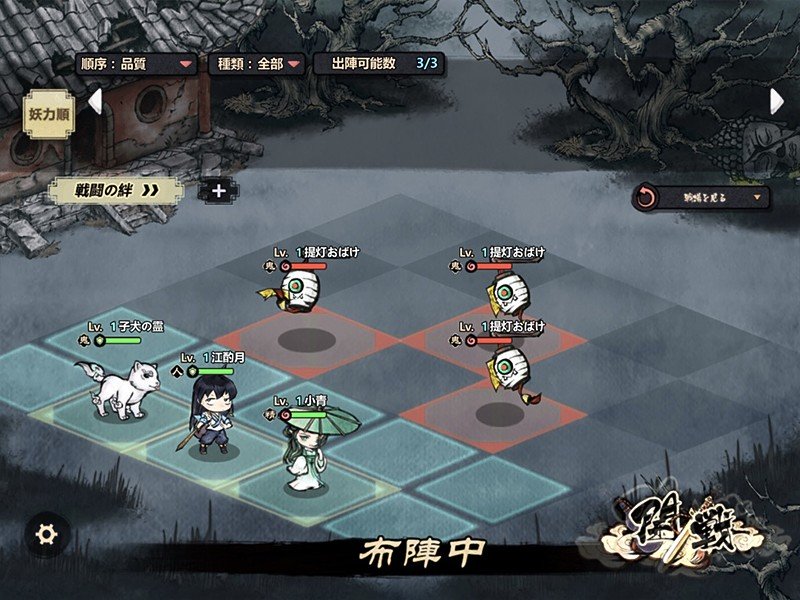
Task: Show previous units with the left arrow
Action: (x=95, y=101)
